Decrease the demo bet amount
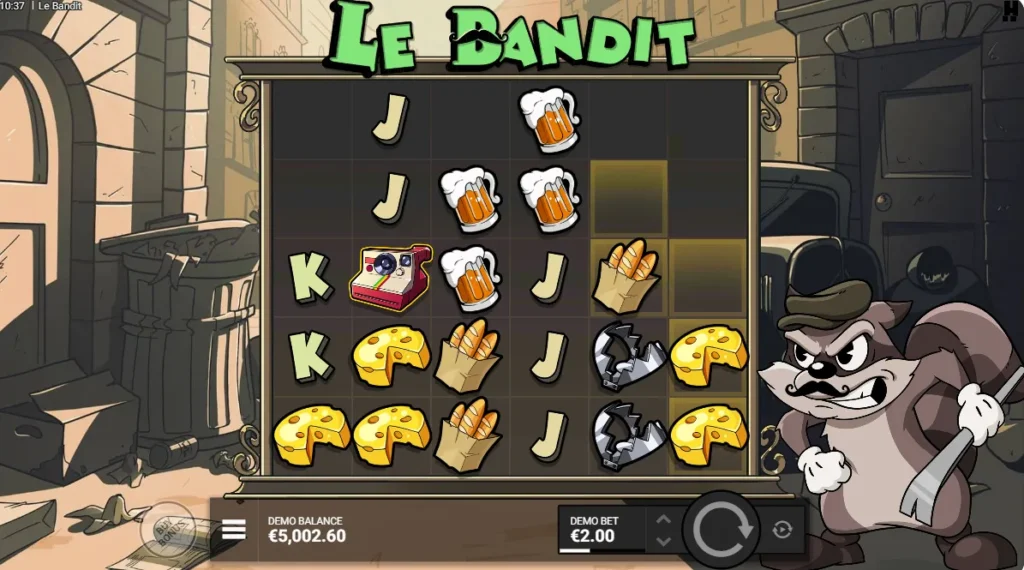This screenshot has width=1024, height=570. (x=662, y=541)
